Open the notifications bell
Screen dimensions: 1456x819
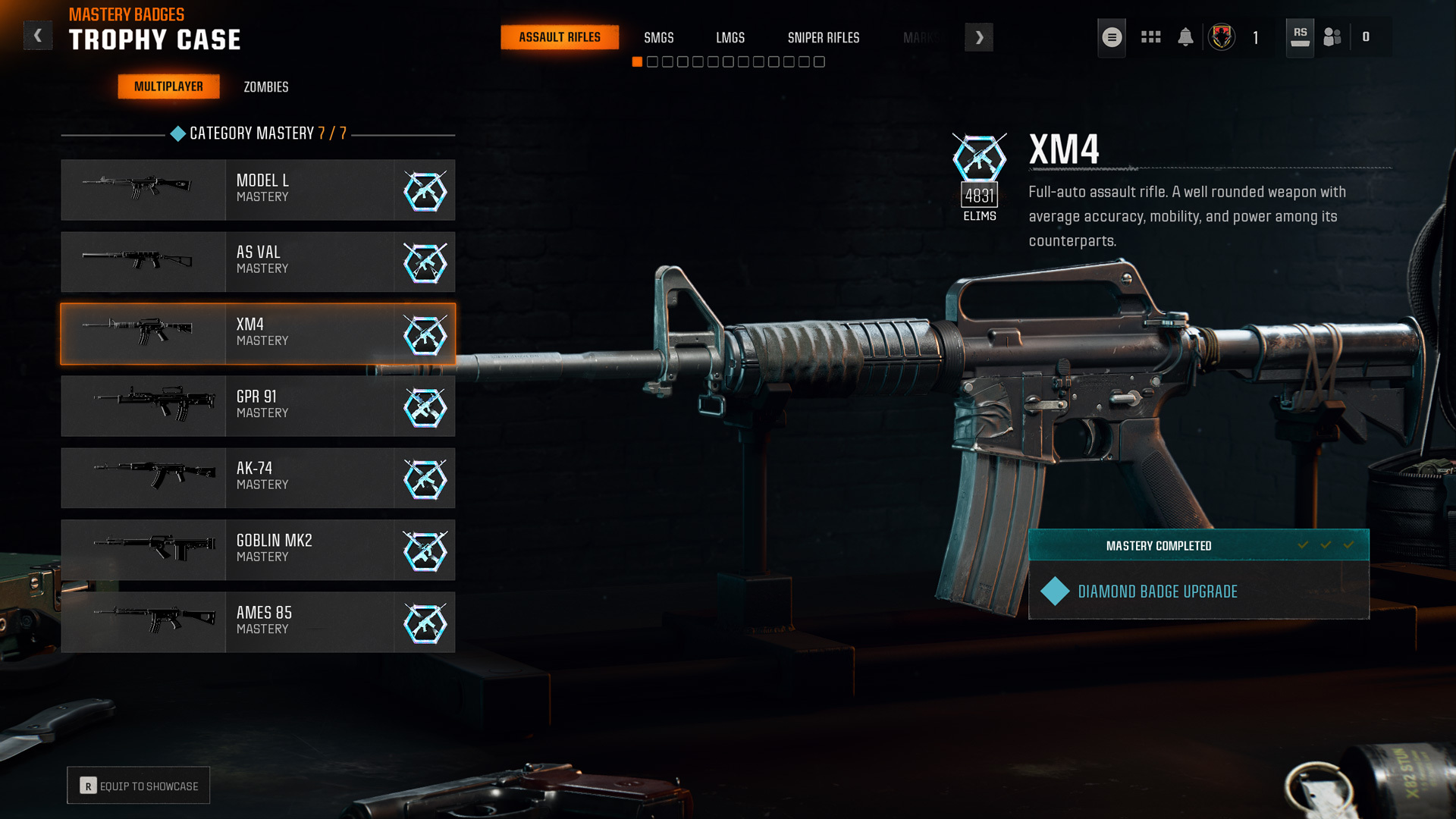1185,37
